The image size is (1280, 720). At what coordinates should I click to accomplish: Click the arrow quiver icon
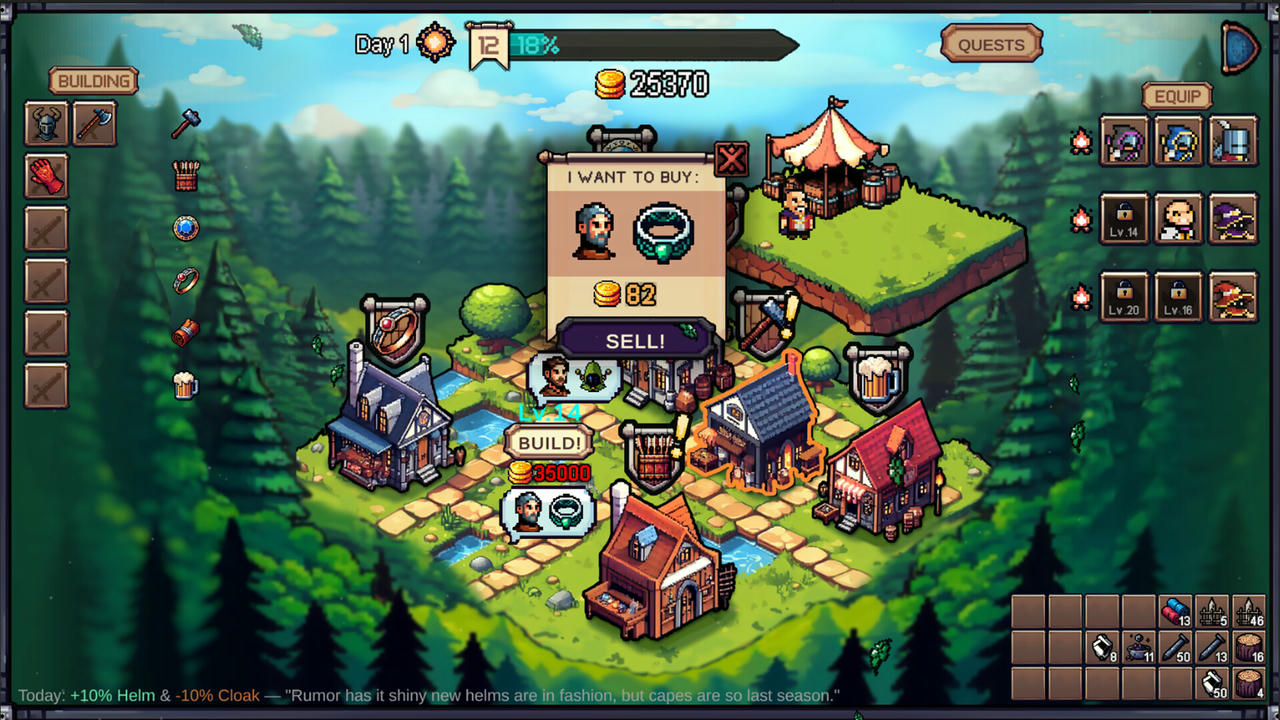[185, 175]
